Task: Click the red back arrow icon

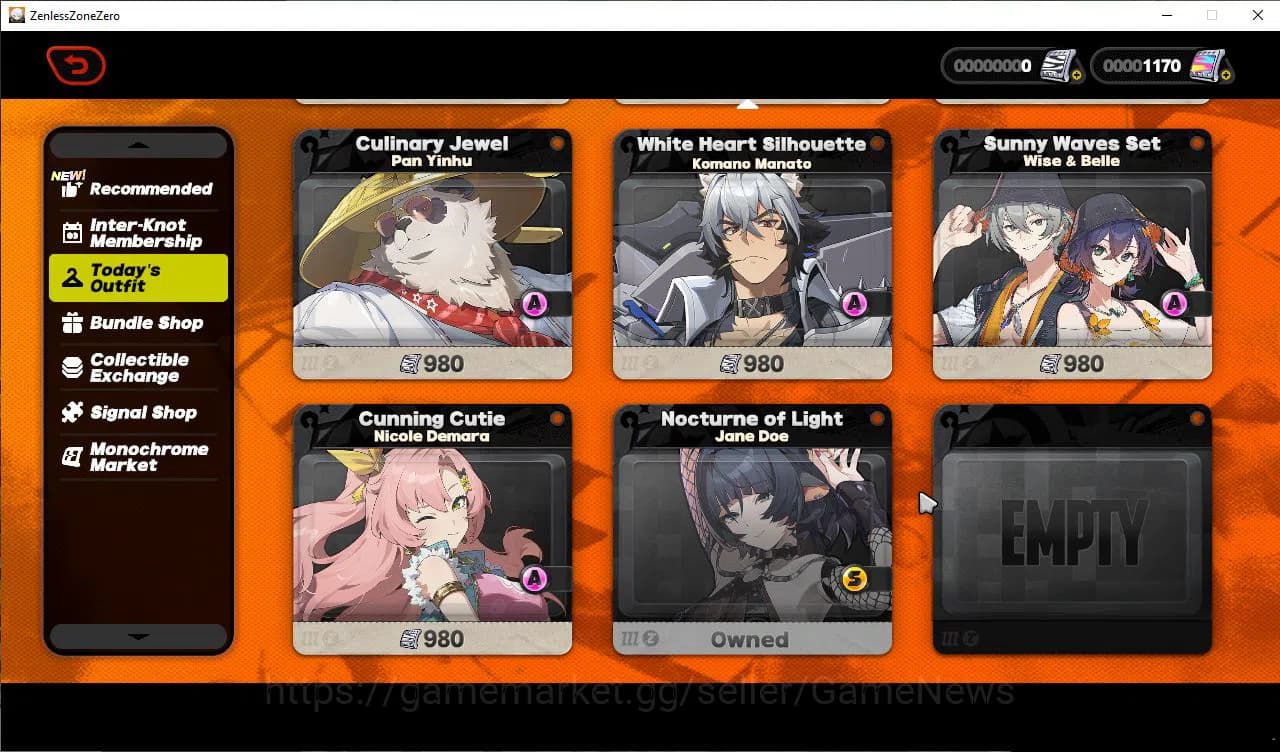Action: tap(76, 63)
